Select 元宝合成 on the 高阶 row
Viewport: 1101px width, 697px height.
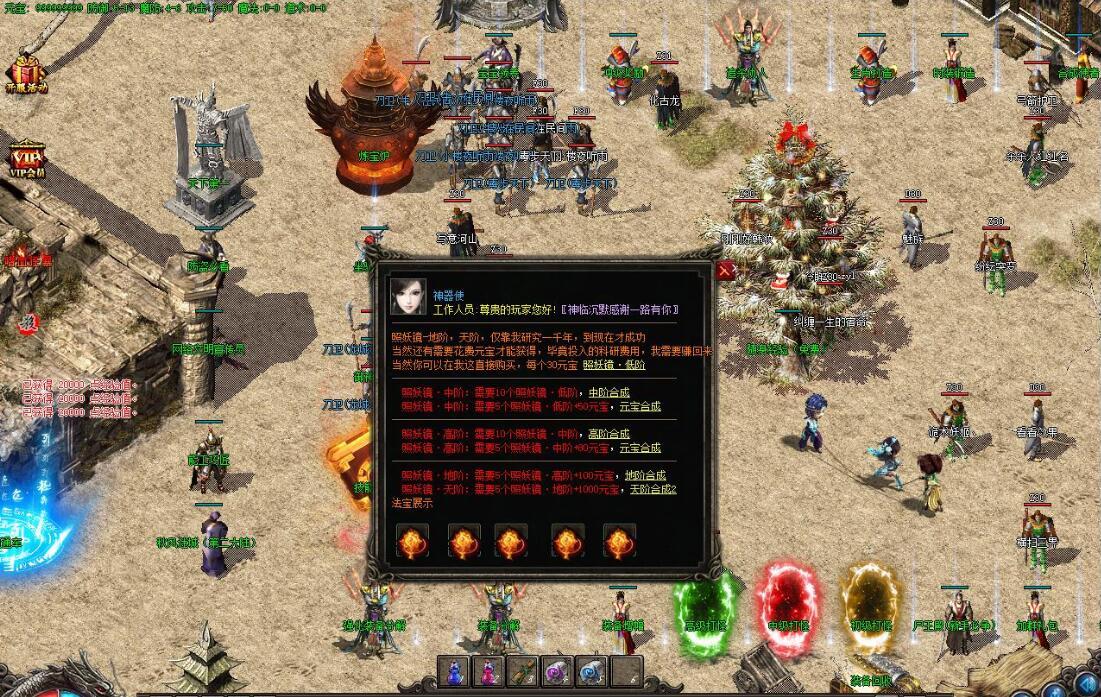640,448
